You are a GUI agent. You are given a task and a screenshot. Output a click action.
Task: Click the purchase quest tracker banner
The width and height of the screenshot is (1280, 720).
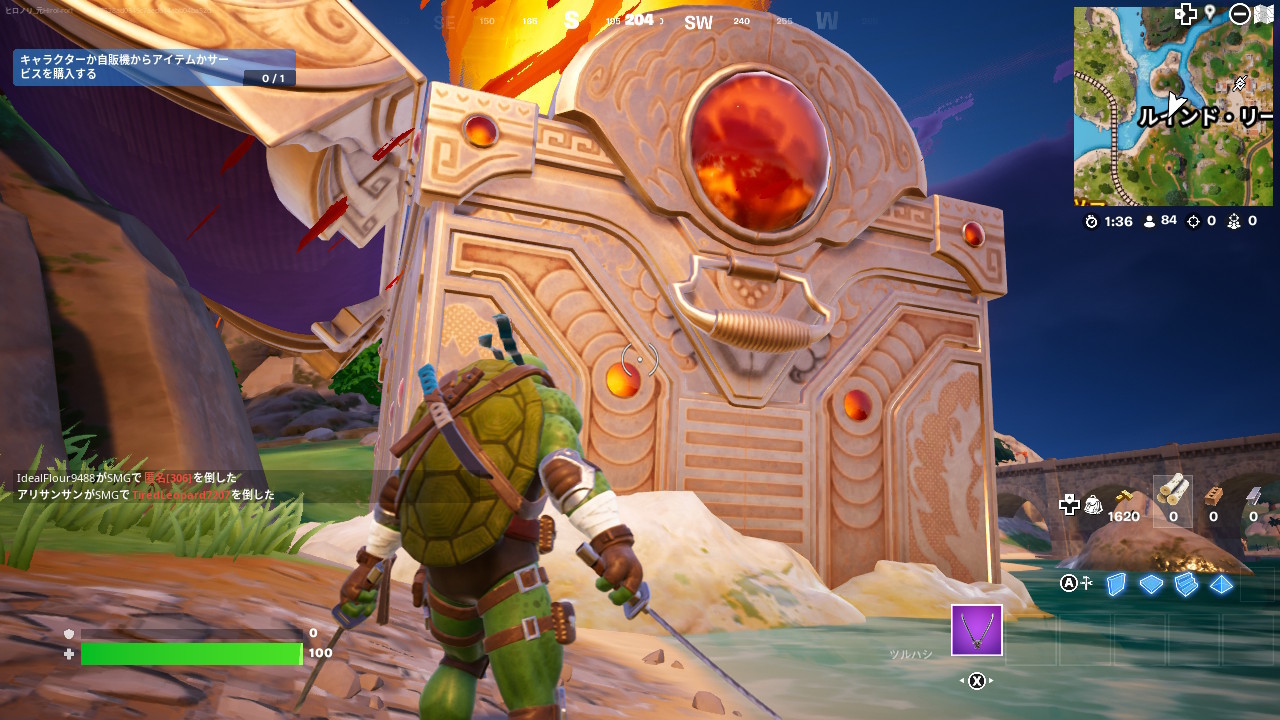coord(154,68)
